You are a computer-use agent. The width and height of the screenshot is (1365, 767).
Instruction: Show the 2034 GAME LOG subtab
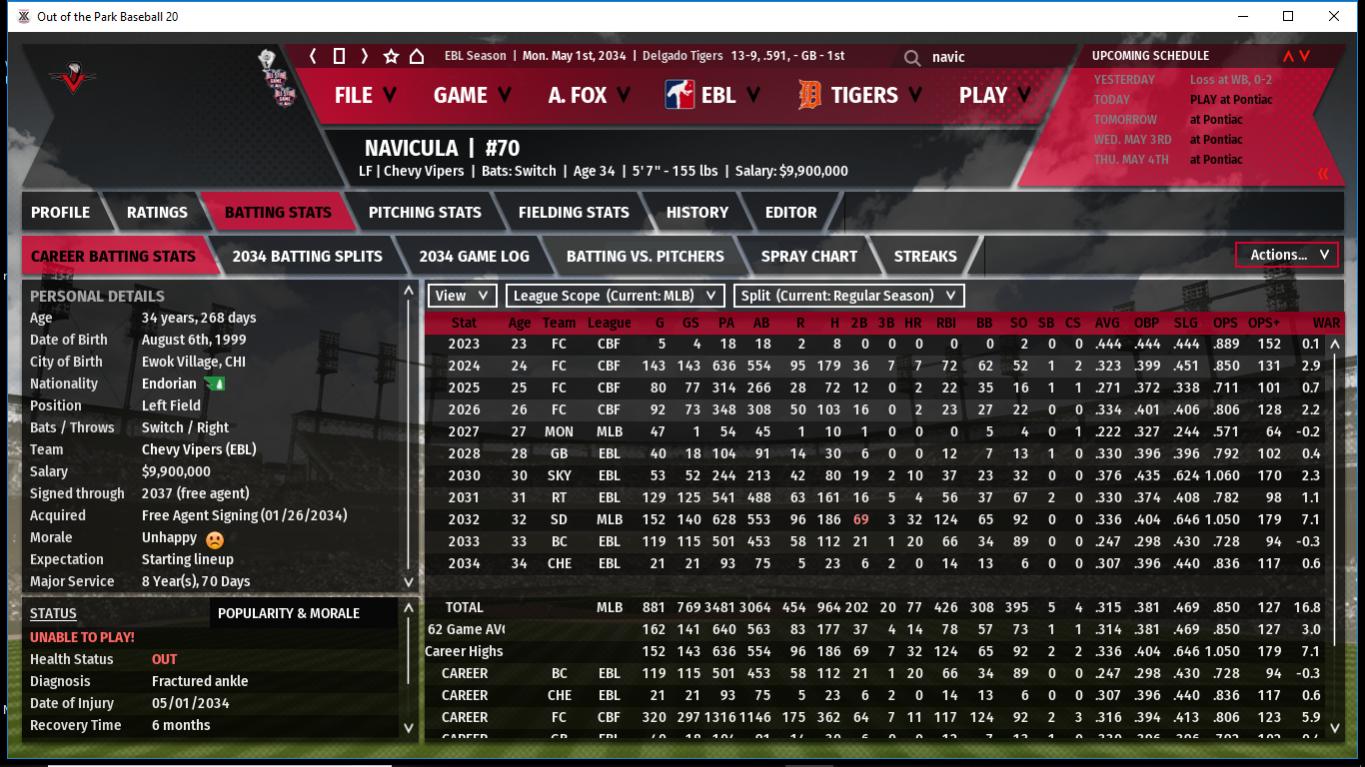click(474, 256)
